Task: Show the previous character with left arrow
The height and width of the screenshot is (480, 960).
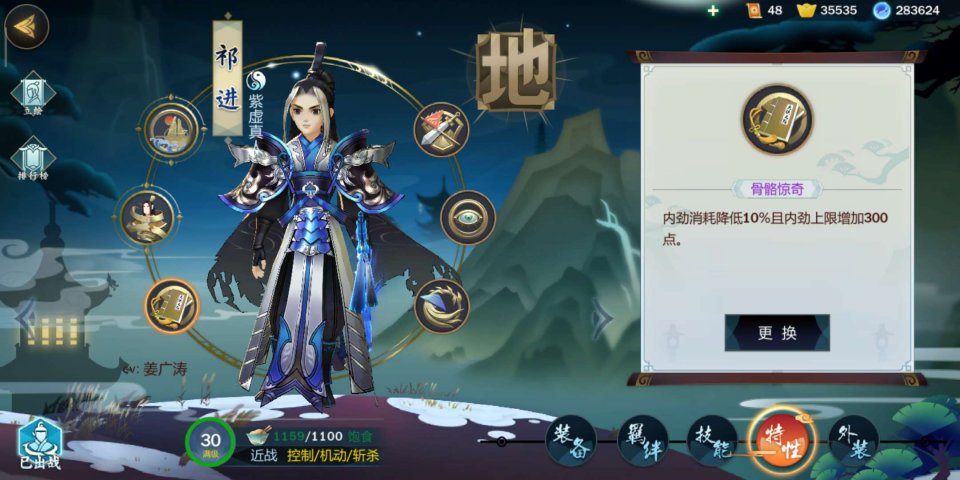Action: (27, 319)
